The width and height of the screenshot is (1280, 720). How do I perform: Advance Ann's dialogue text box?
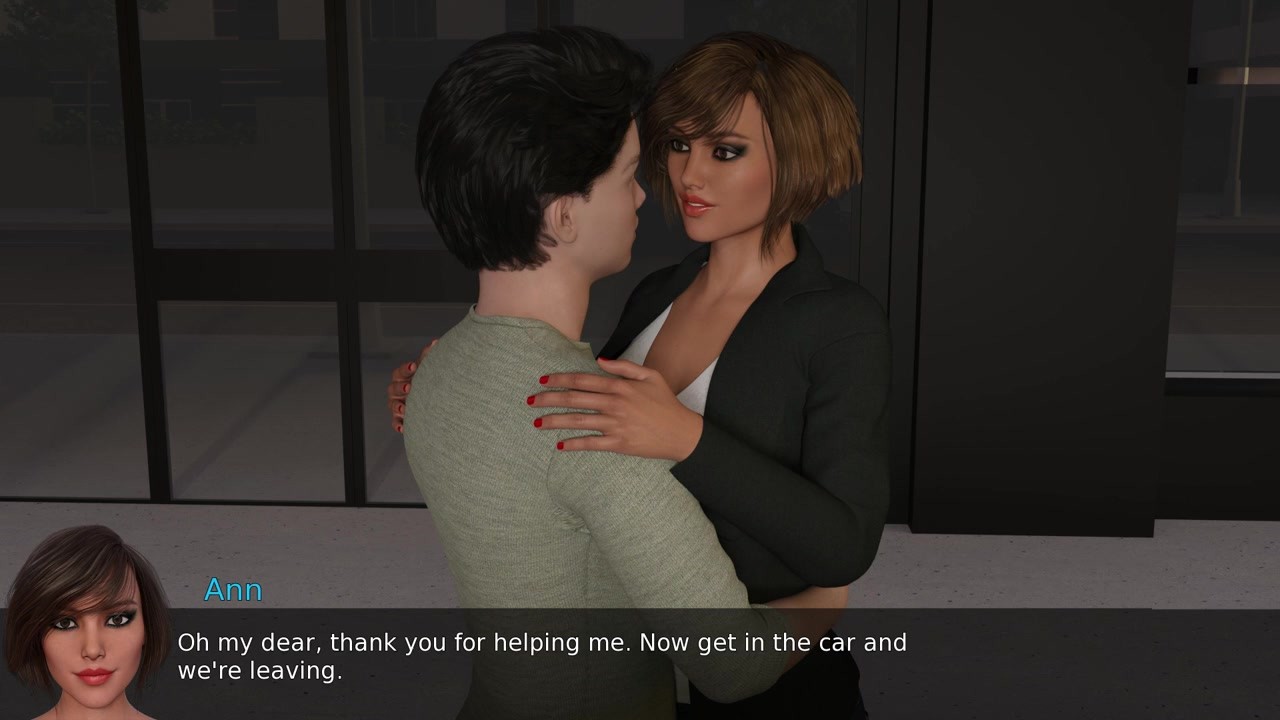[640, 656]
